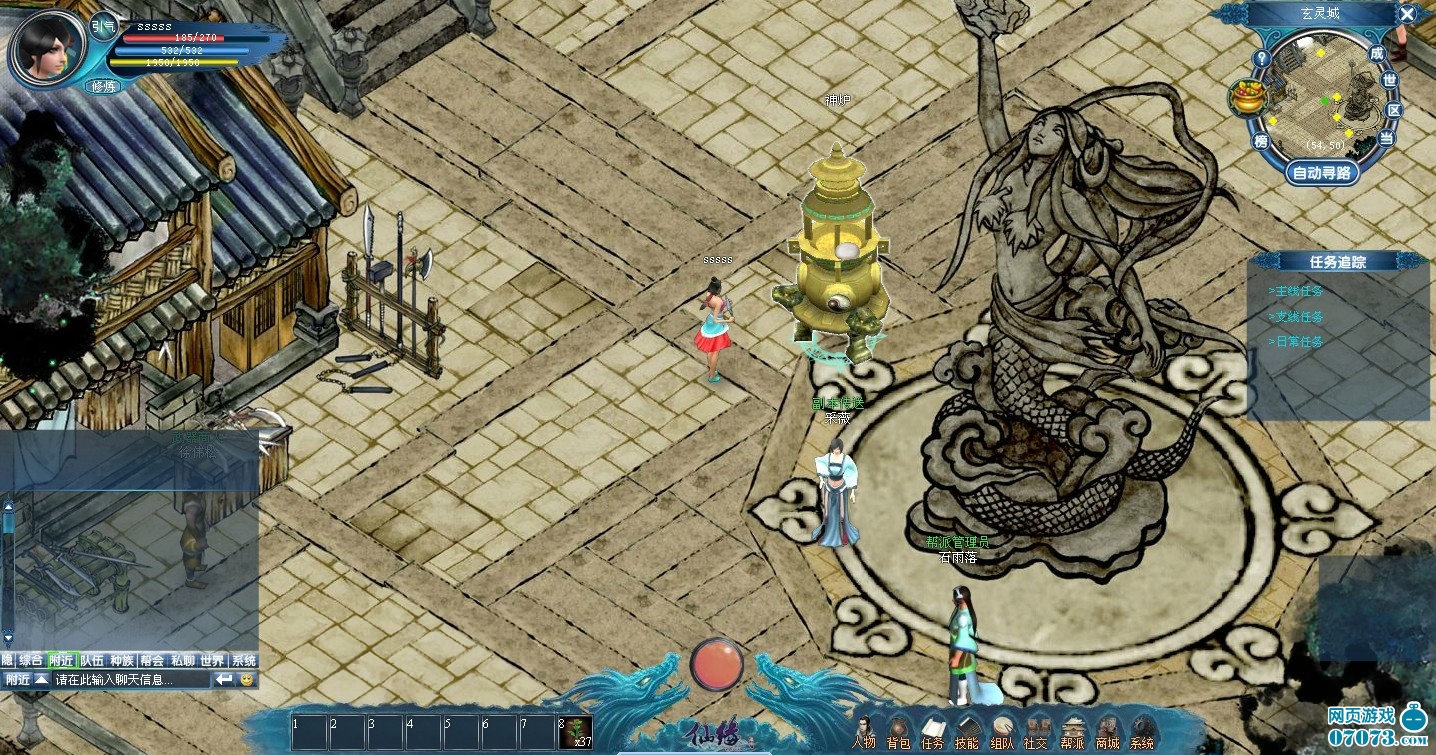Click the 自动寻路 auto-pathfinding button
1436x755 pixels.
pos(1322,172)
